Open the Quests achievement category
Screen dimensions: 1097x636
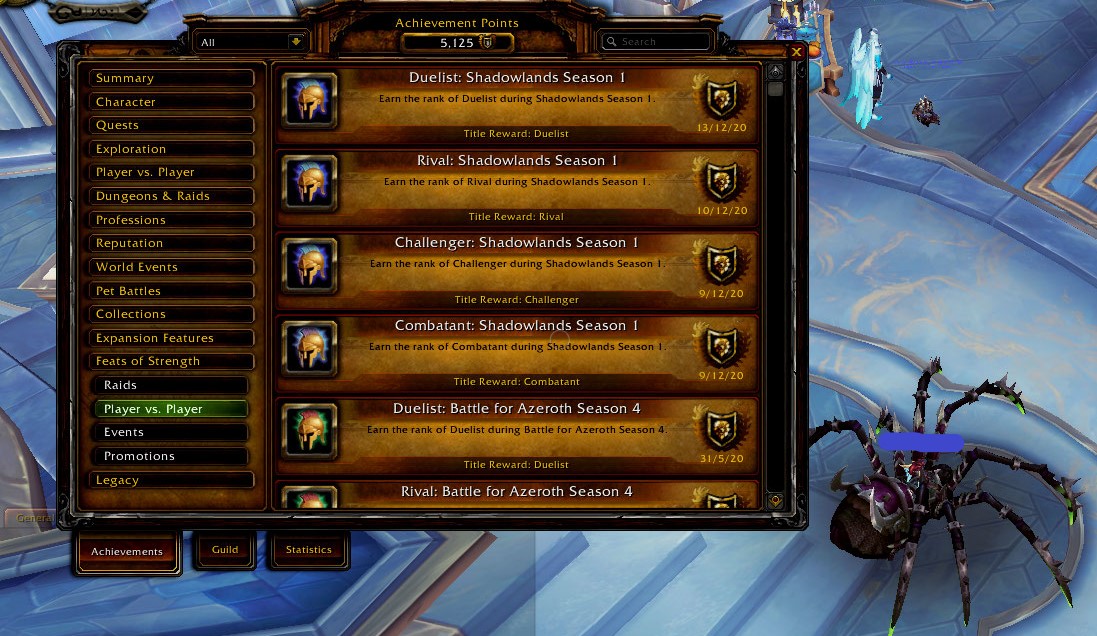(170, 125)
